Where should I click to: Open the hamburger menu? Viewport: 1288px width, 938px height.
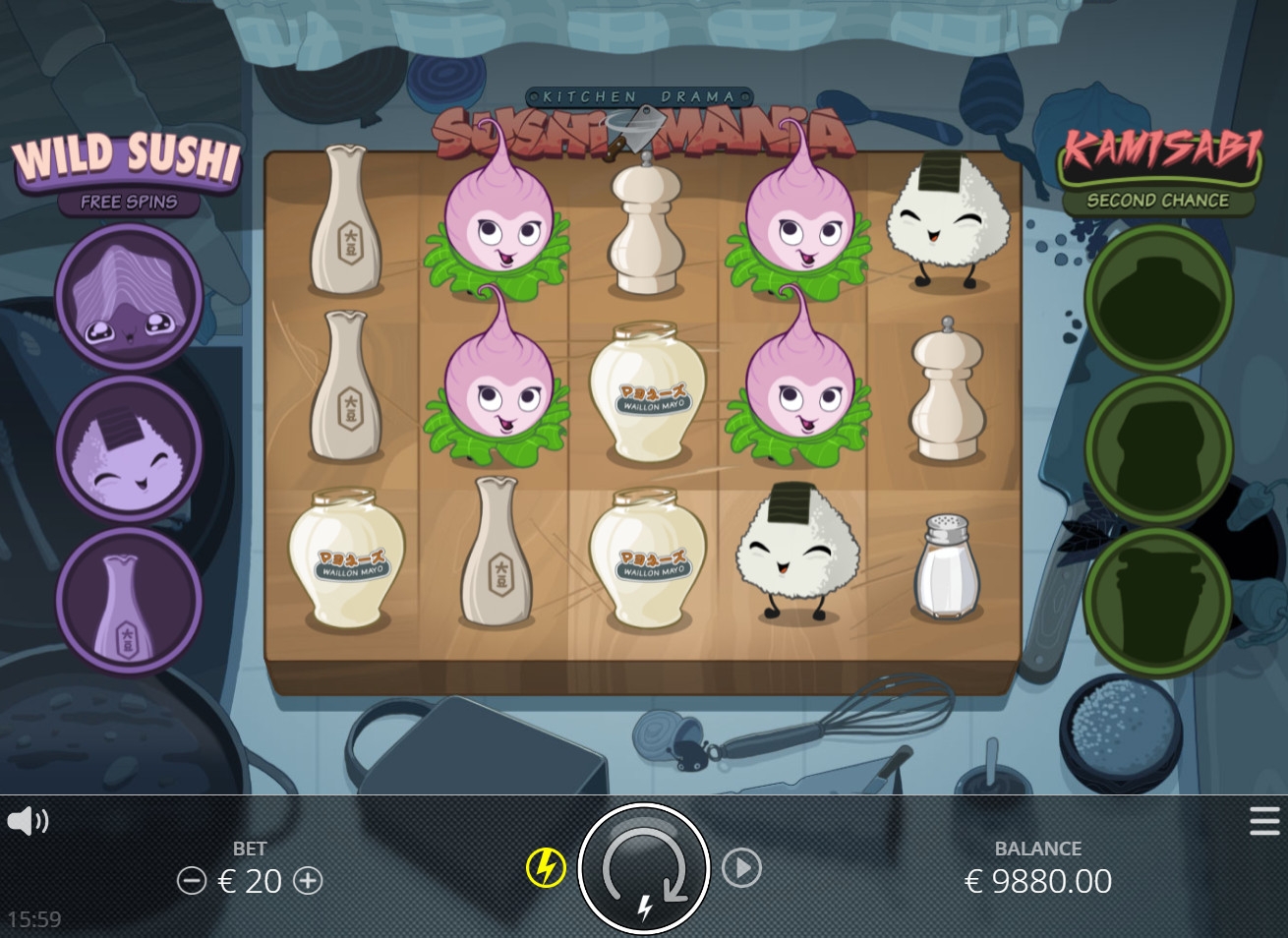coord(1264,821)
